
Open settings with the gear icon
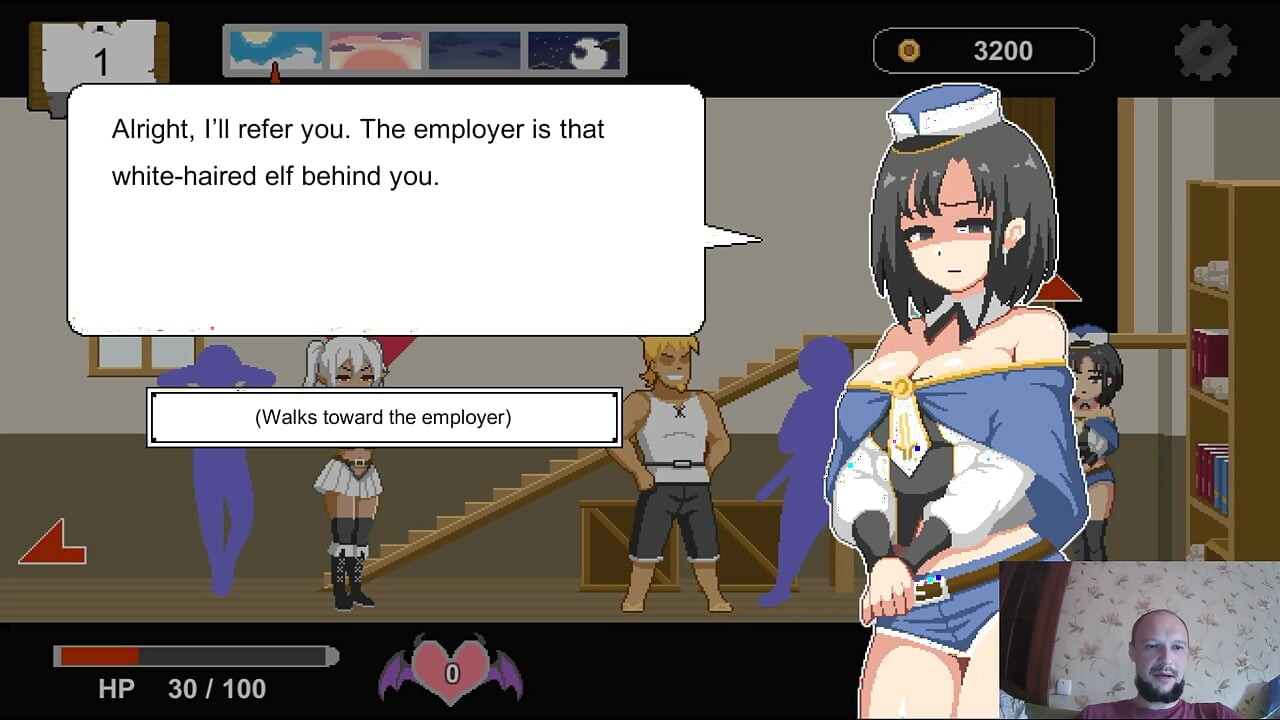click(x=1207, y=50)
